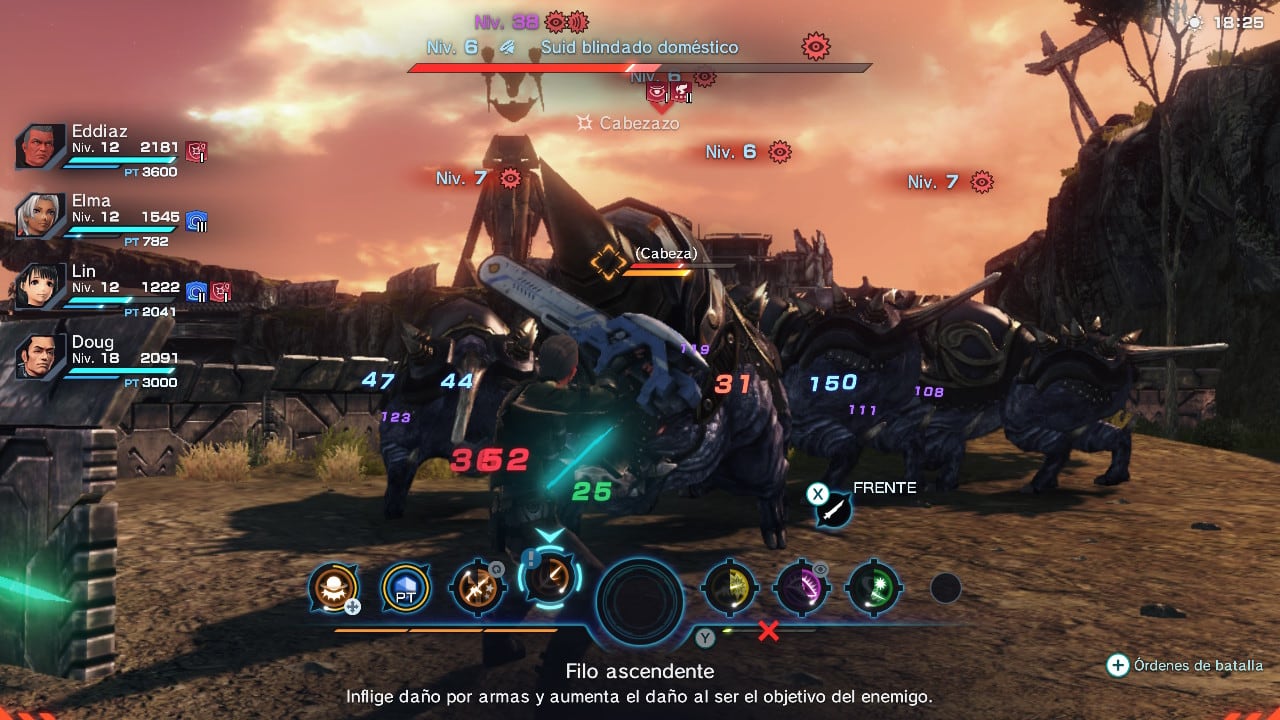The height and width of the screenshot is (720, 1280).
Task: Click the leftmost gold auto-attack art icon
Action: (x=333, y=589)
